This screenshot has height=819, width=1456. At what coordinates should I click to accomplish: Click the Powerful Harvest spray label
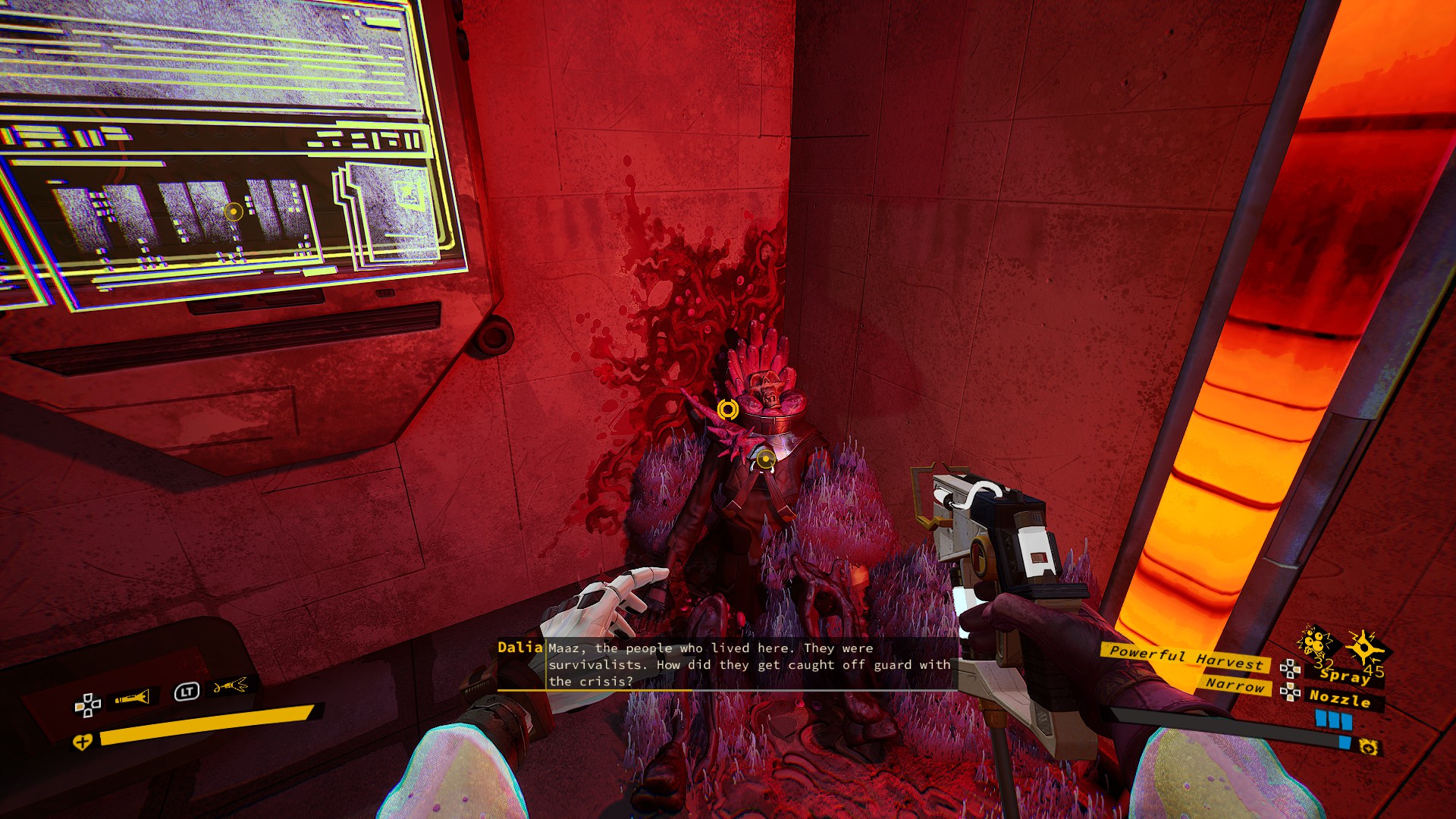[1186, 657]
